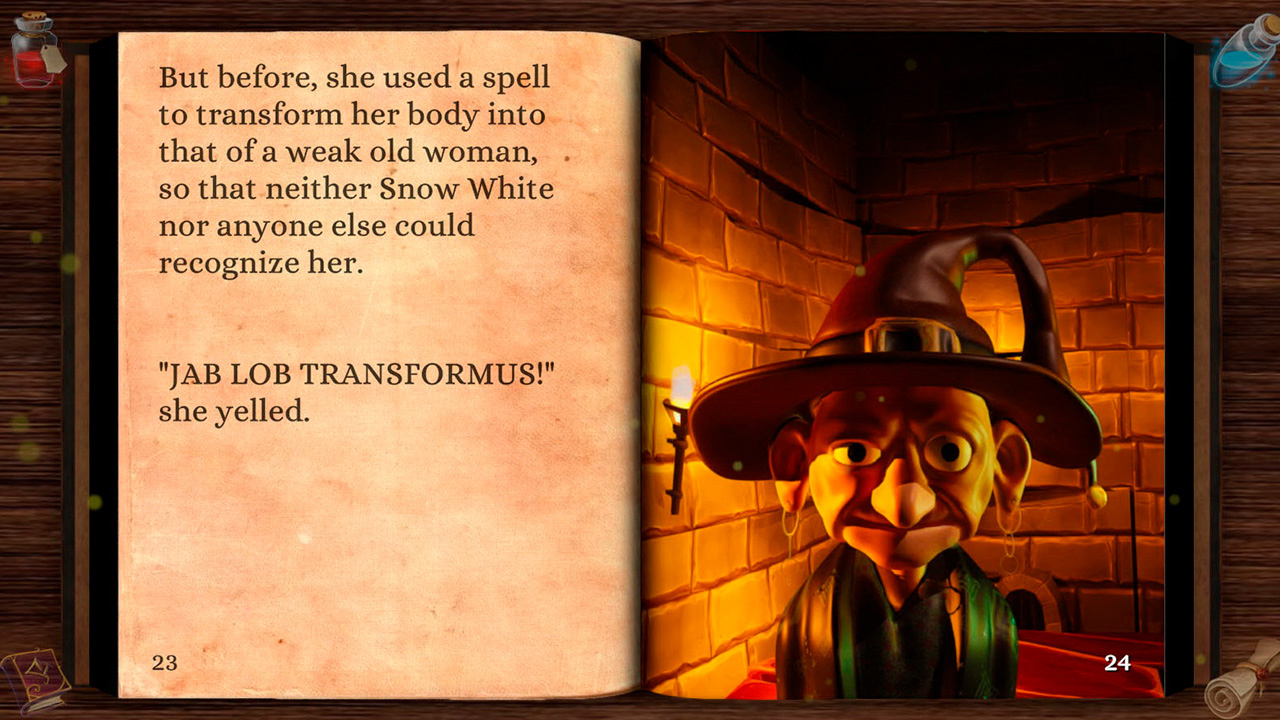The height and width of the screenshot is (720, 1280).
Task: Click the red liquid inside the left potion
Action: point(27,65)
